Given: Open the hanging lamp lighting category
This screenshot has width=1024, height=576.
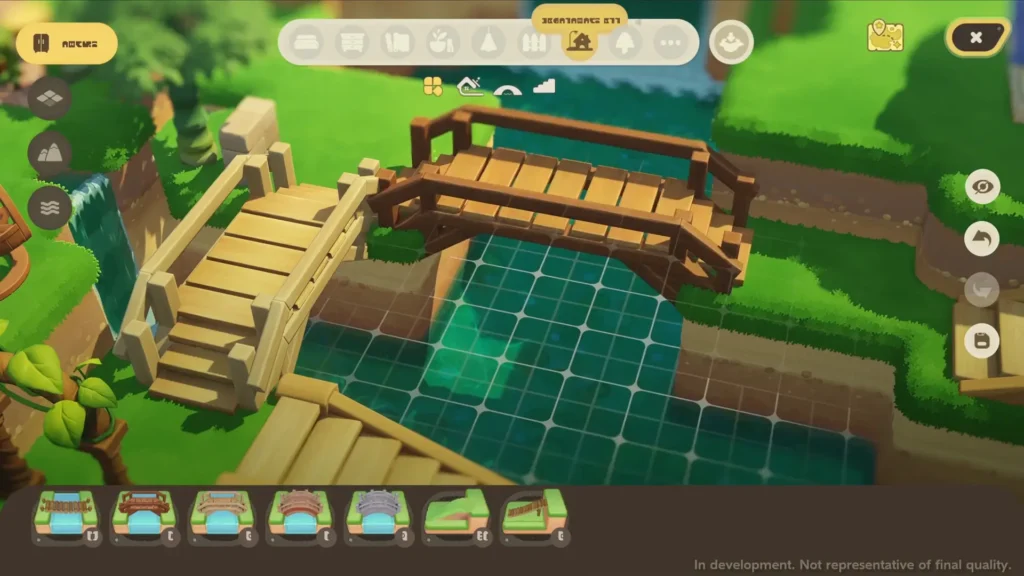Looking at the screenshot, I should tap(488, 43).
